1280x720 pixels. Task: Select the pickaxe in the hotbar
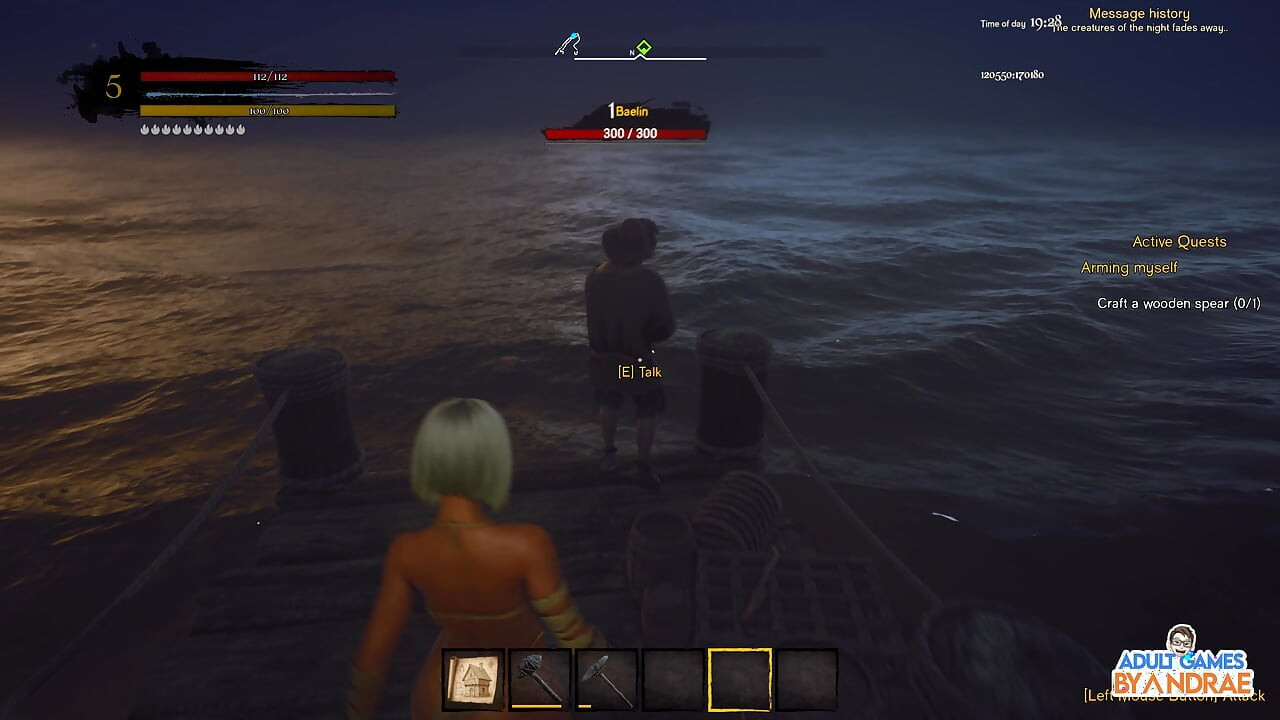coord(606,679)
